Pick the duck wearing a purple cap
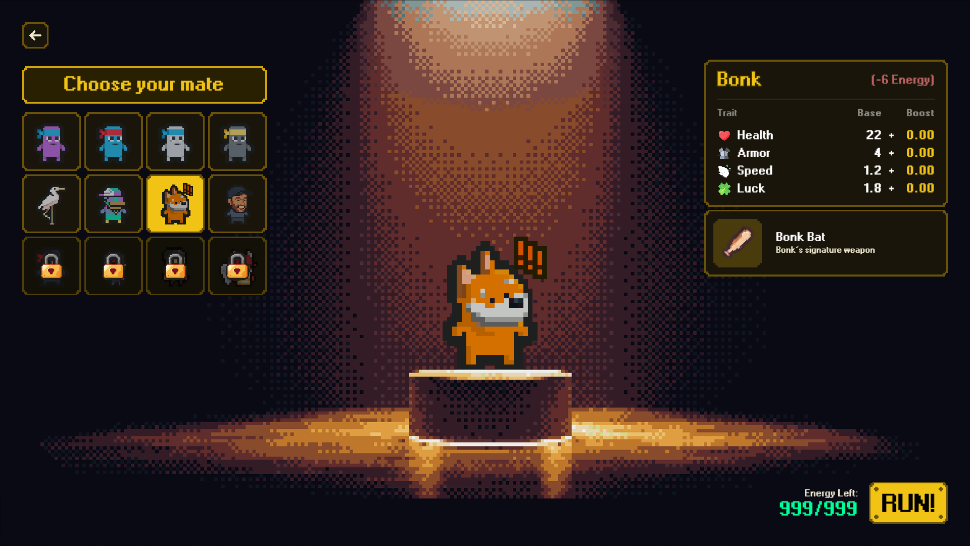 113,204
